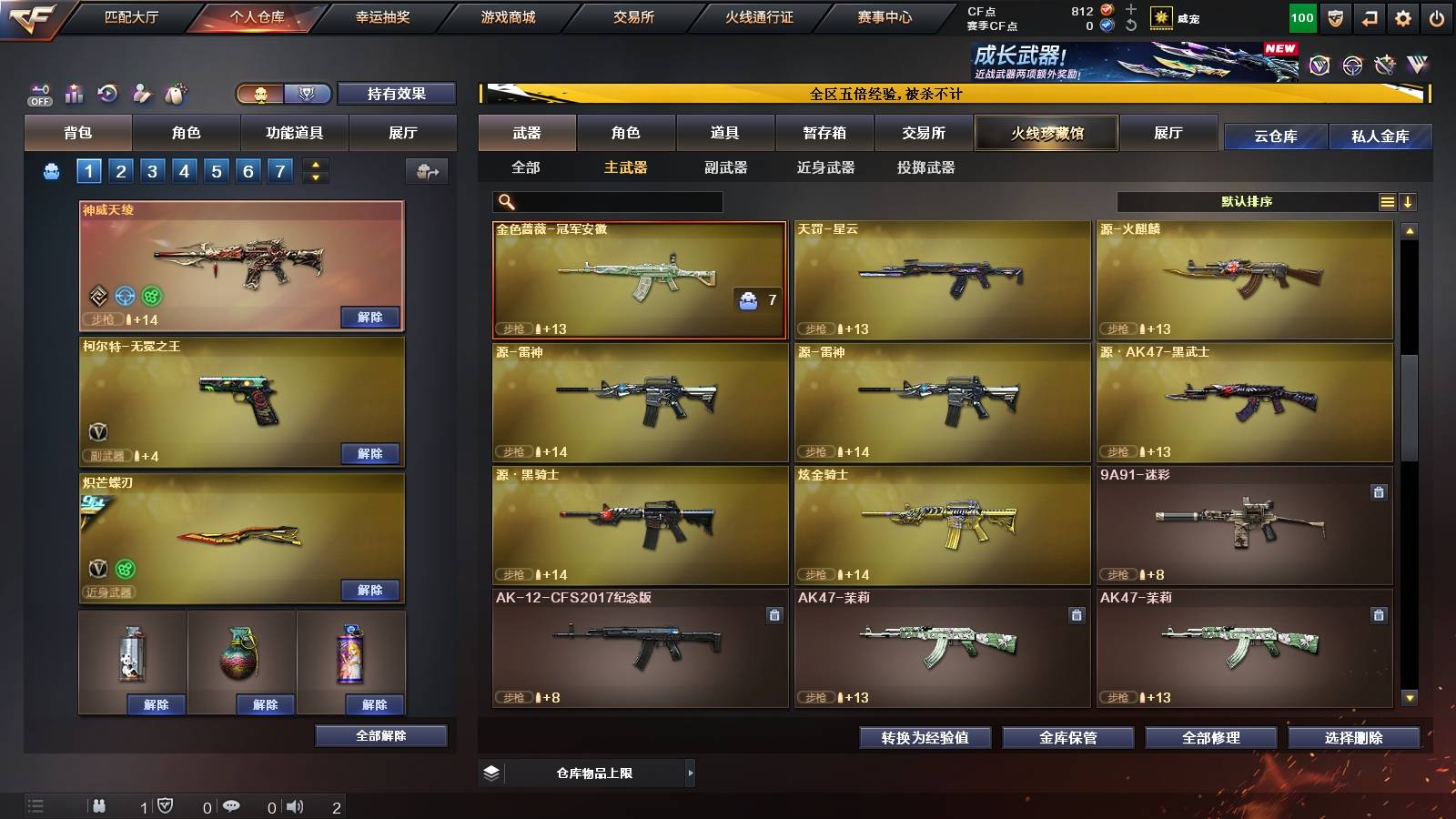The height and width of the screenshot is (819, 1456).
Task: Click the return arrow icon beside settings
Action: click(1368, 17)
